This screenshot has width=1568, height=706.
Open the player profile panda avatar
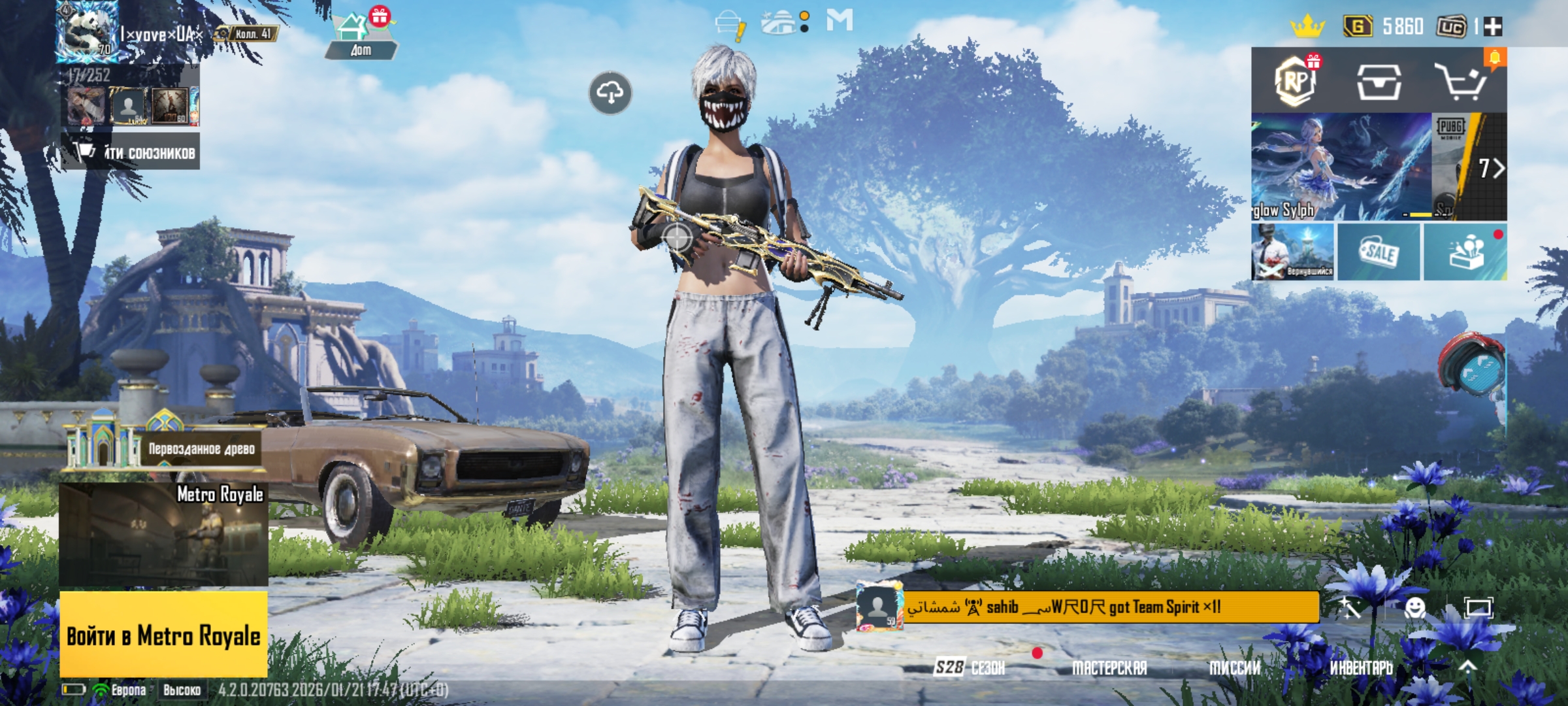tap(87, 31)
